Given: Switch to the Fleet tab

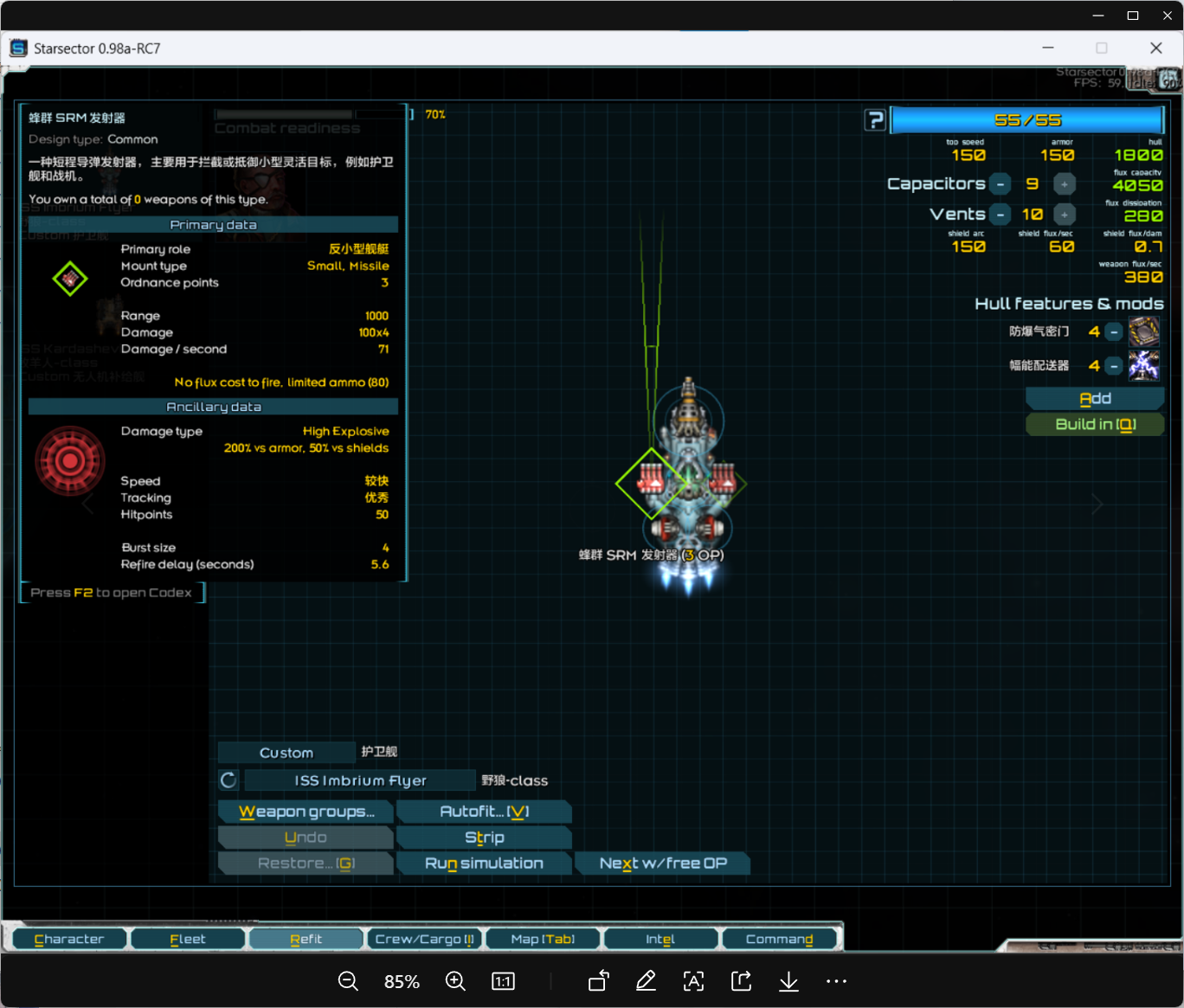Looking at the screenshot, I should [x=188, y=940].
